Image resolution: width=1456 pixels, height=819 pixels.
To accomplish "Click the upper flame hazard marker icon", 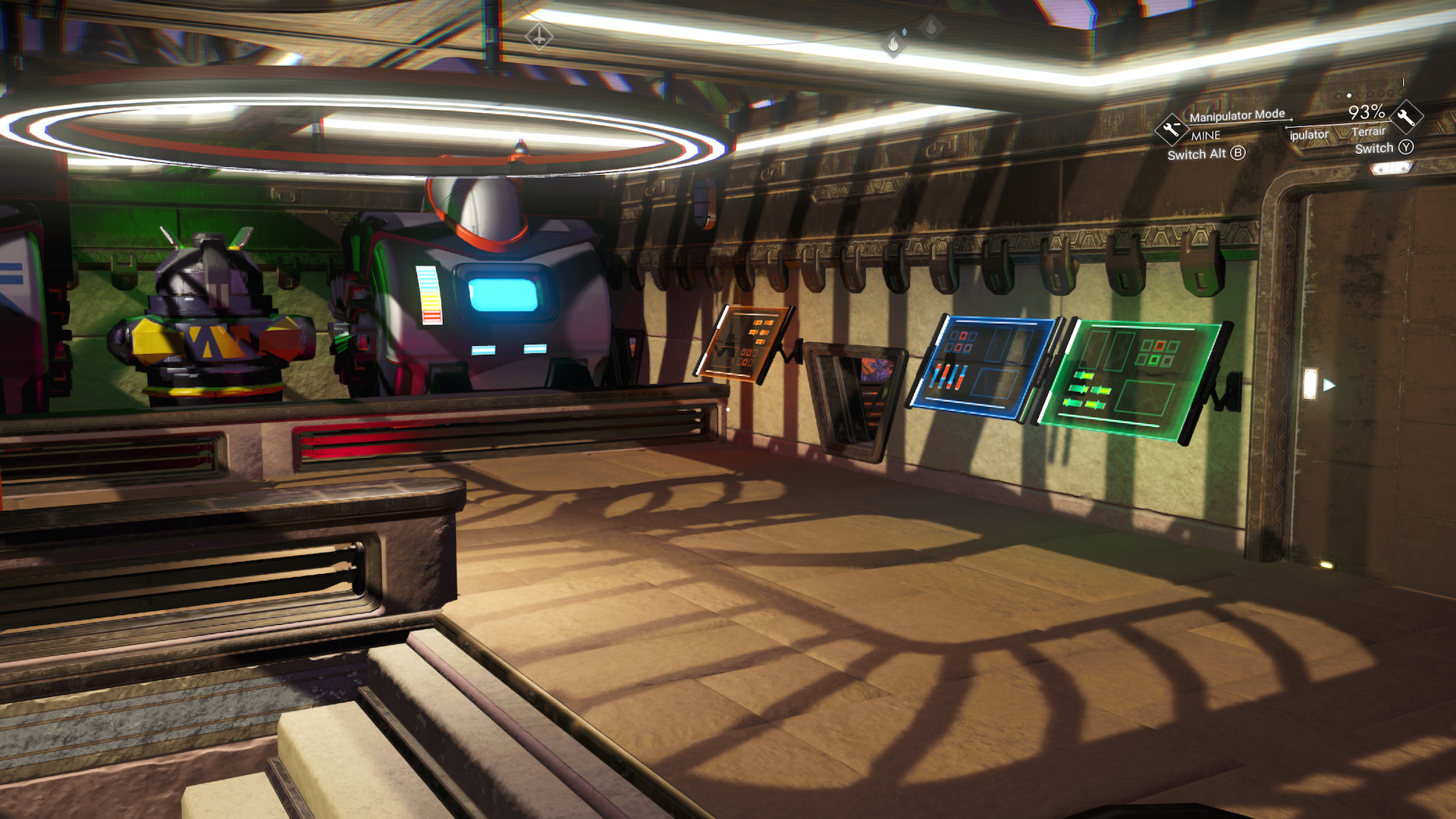I will tap(931, 27).
